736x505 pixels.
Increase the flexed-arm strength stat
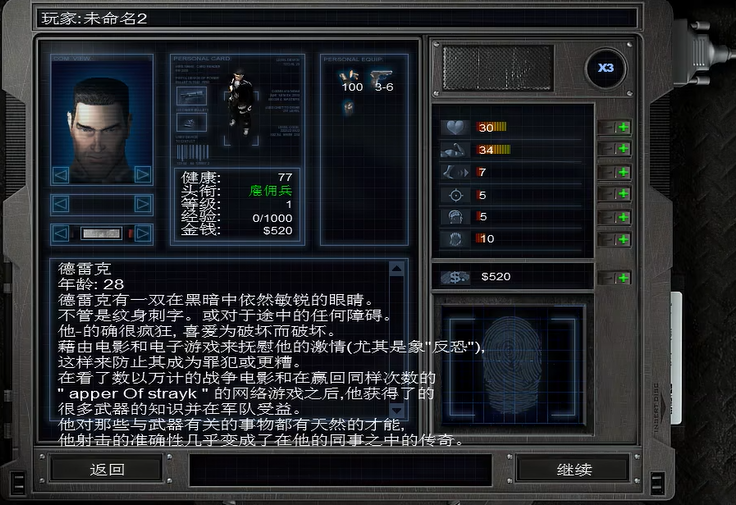622,149
